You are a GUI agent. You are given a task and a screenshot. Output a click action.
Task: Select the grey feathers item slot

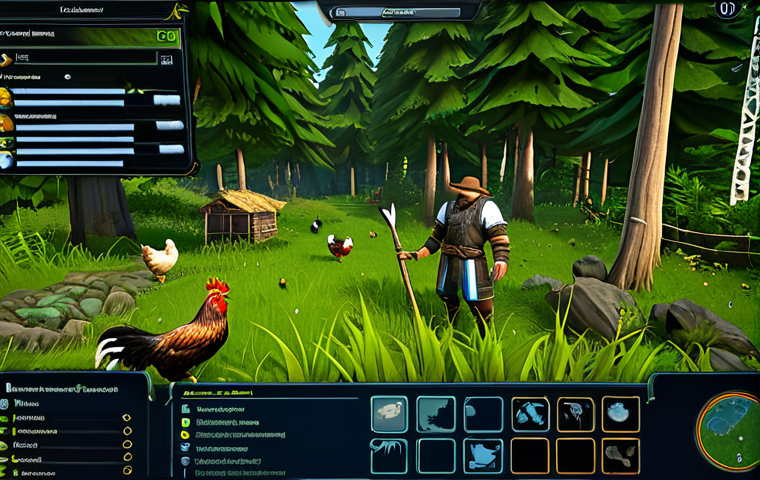[x=620, y=455]
